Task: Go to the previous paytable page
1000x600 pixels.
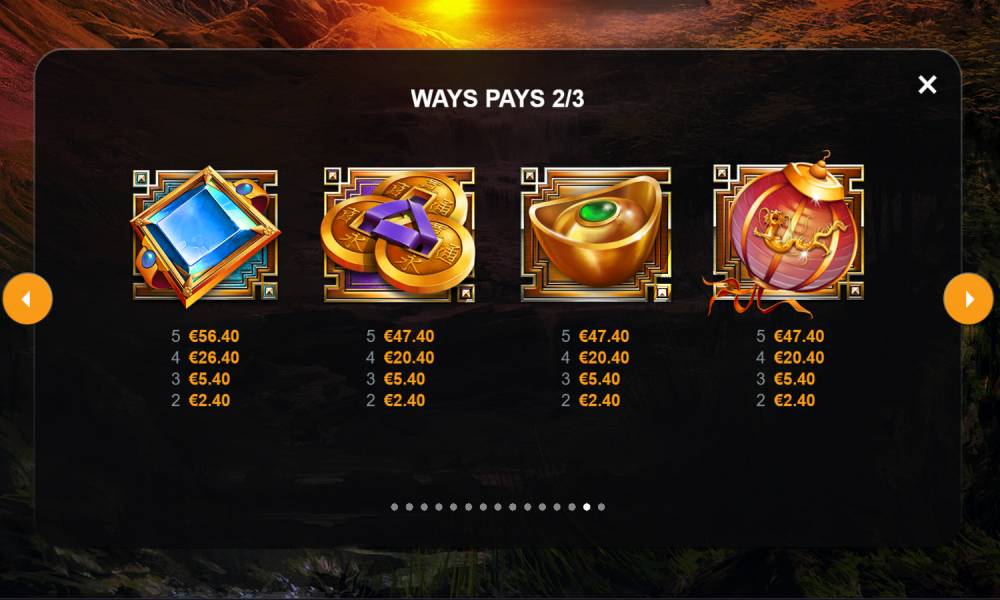Action: coord(27,299)
